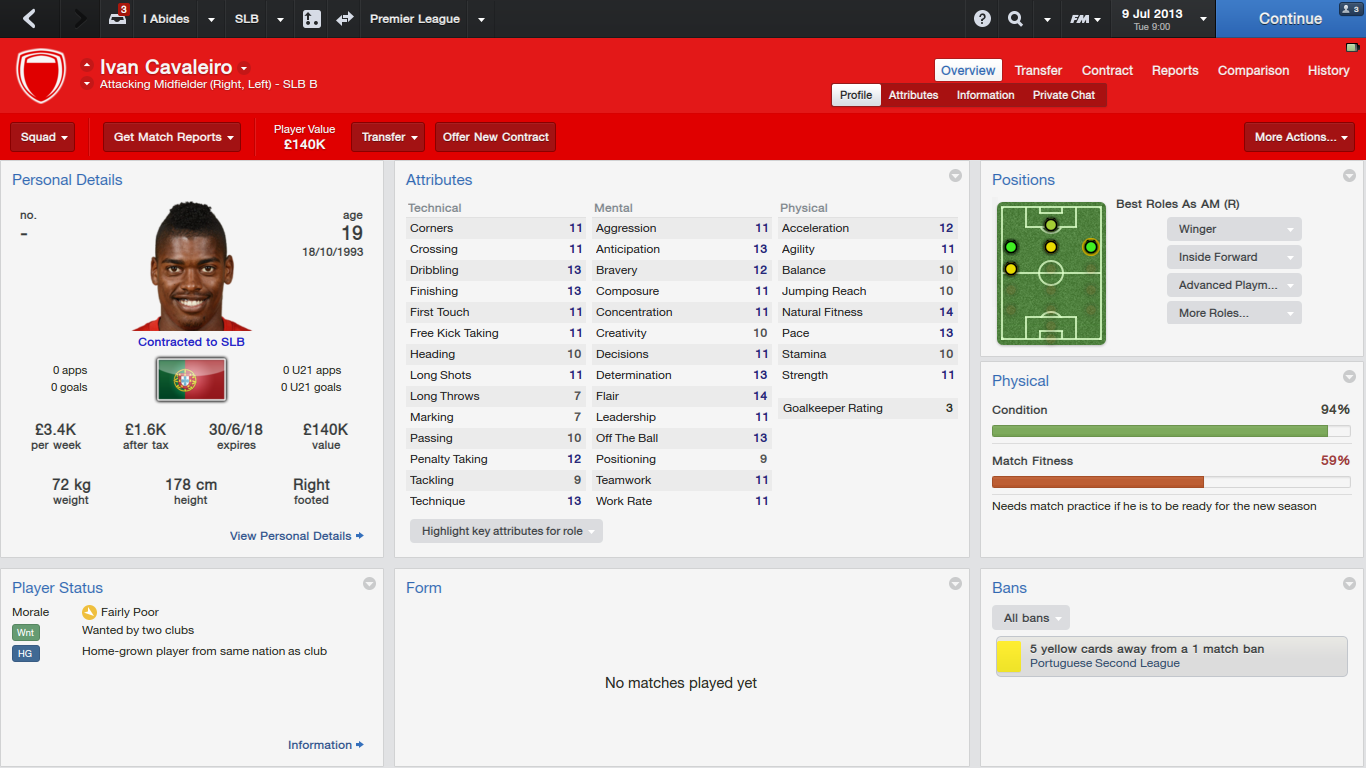
Task: Open the Contract tab
Action: 1107,70
